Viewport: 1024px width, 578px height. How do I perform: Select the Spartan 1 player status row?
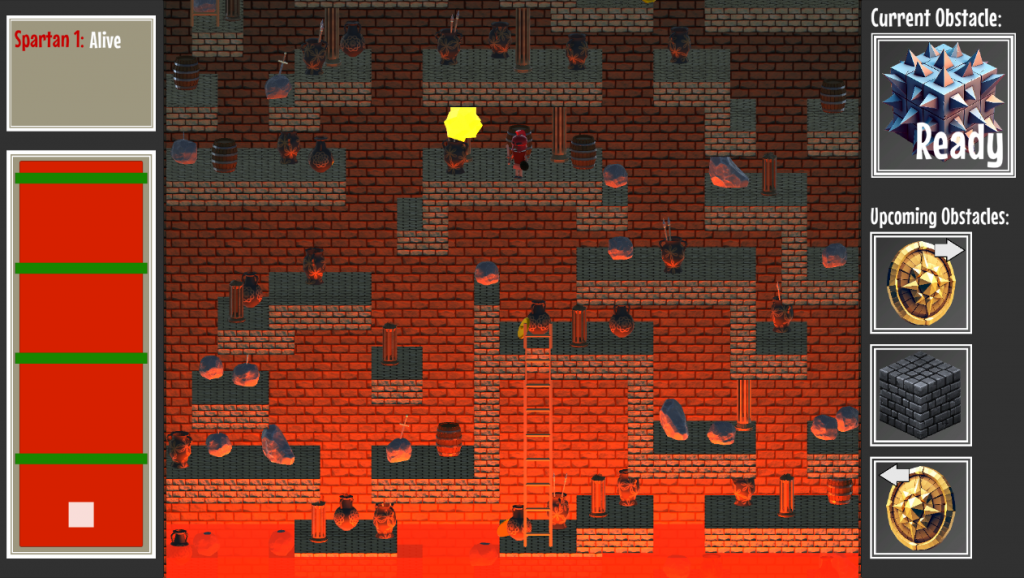click(x=66, y=41)
